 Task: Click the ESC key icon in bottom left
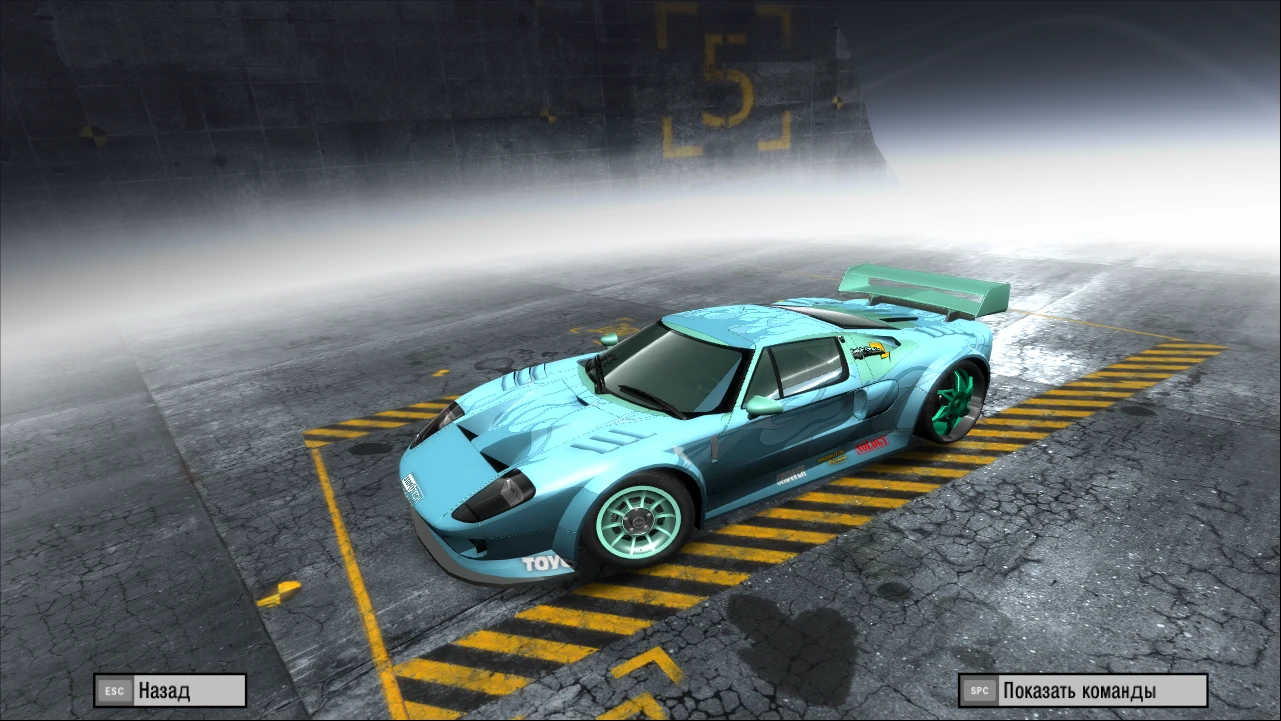coord(113,690)
